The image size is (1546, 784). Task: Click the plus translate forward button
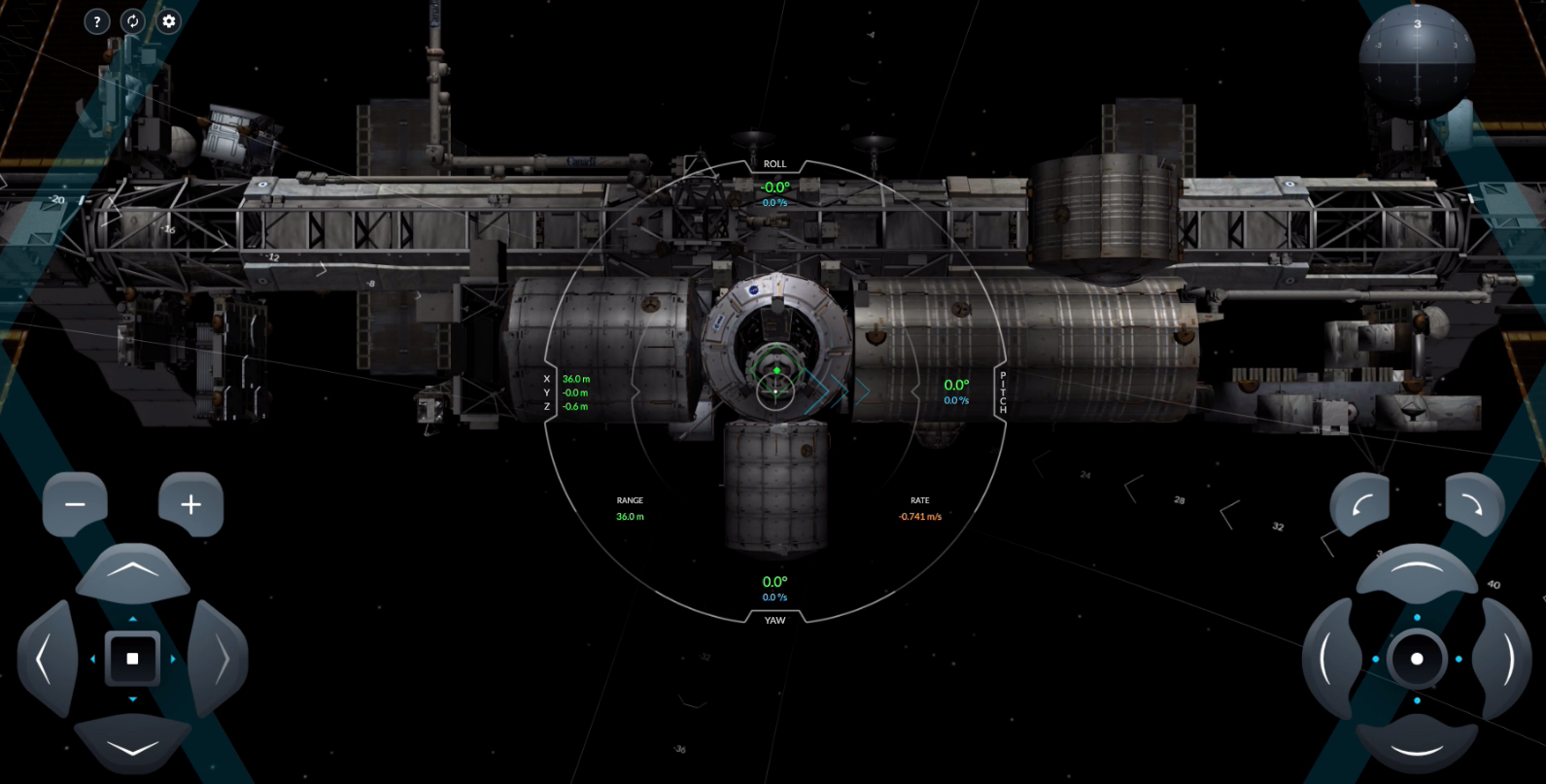(x=190, y=504)
